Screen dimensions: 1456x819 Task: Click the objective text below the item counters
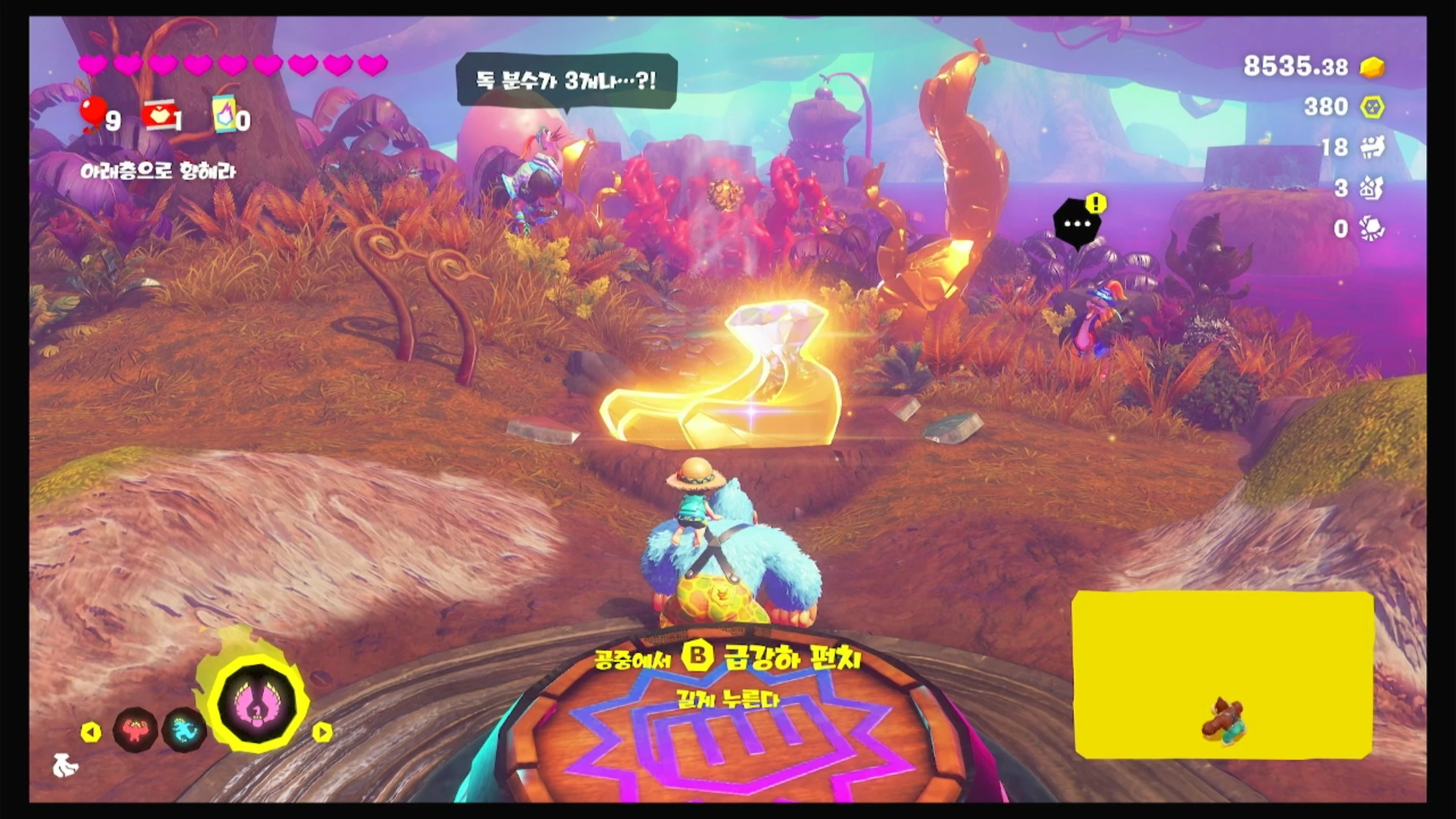pyautogui.click(x=158, y=171)
